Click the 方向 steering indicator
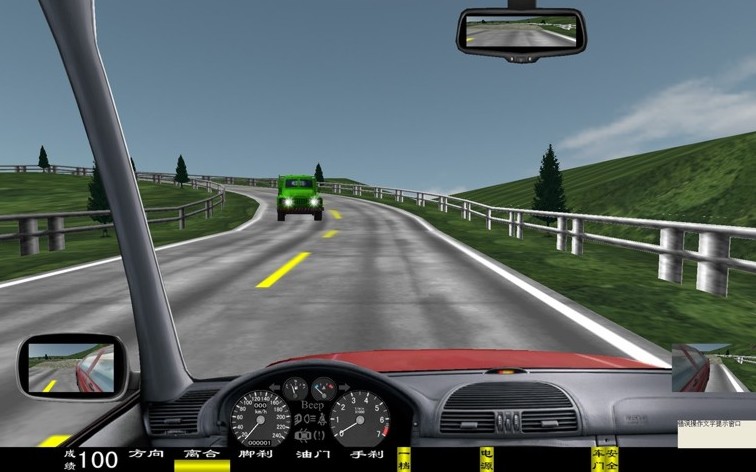The height and width of the screenshot is (472, 756). tap(146, 455)
